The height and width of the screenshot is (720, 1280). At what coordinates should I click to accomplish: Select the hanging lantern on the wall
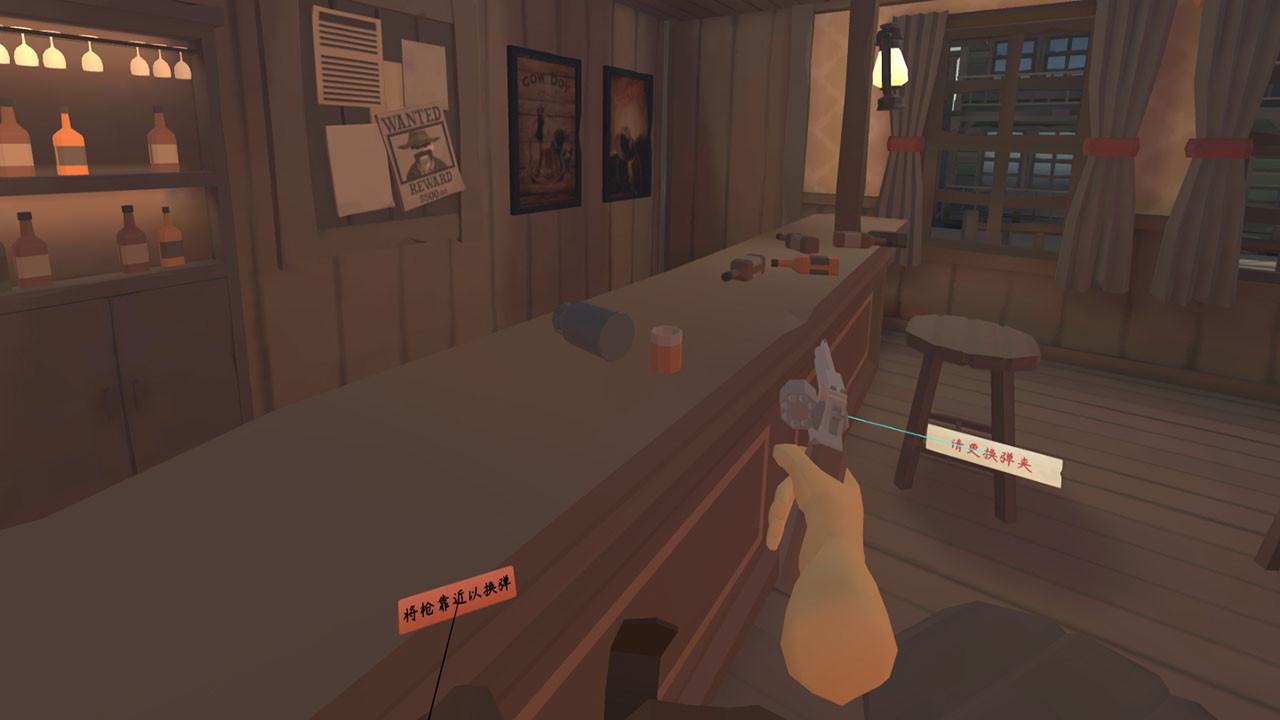point(890,65)
